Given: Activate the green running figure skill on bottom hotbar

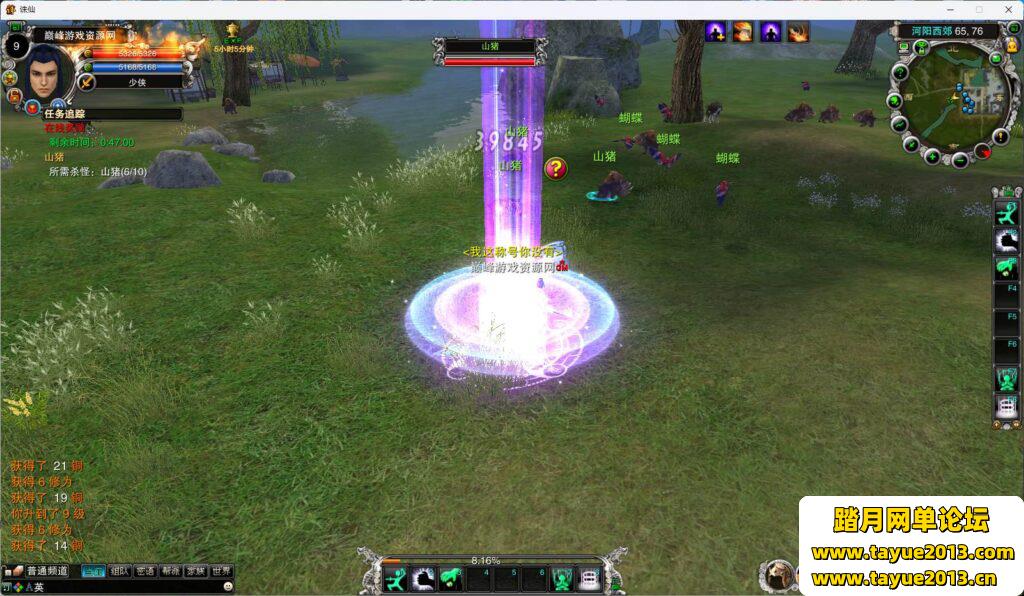Looking at the screenshot, I should pos(396,579).
